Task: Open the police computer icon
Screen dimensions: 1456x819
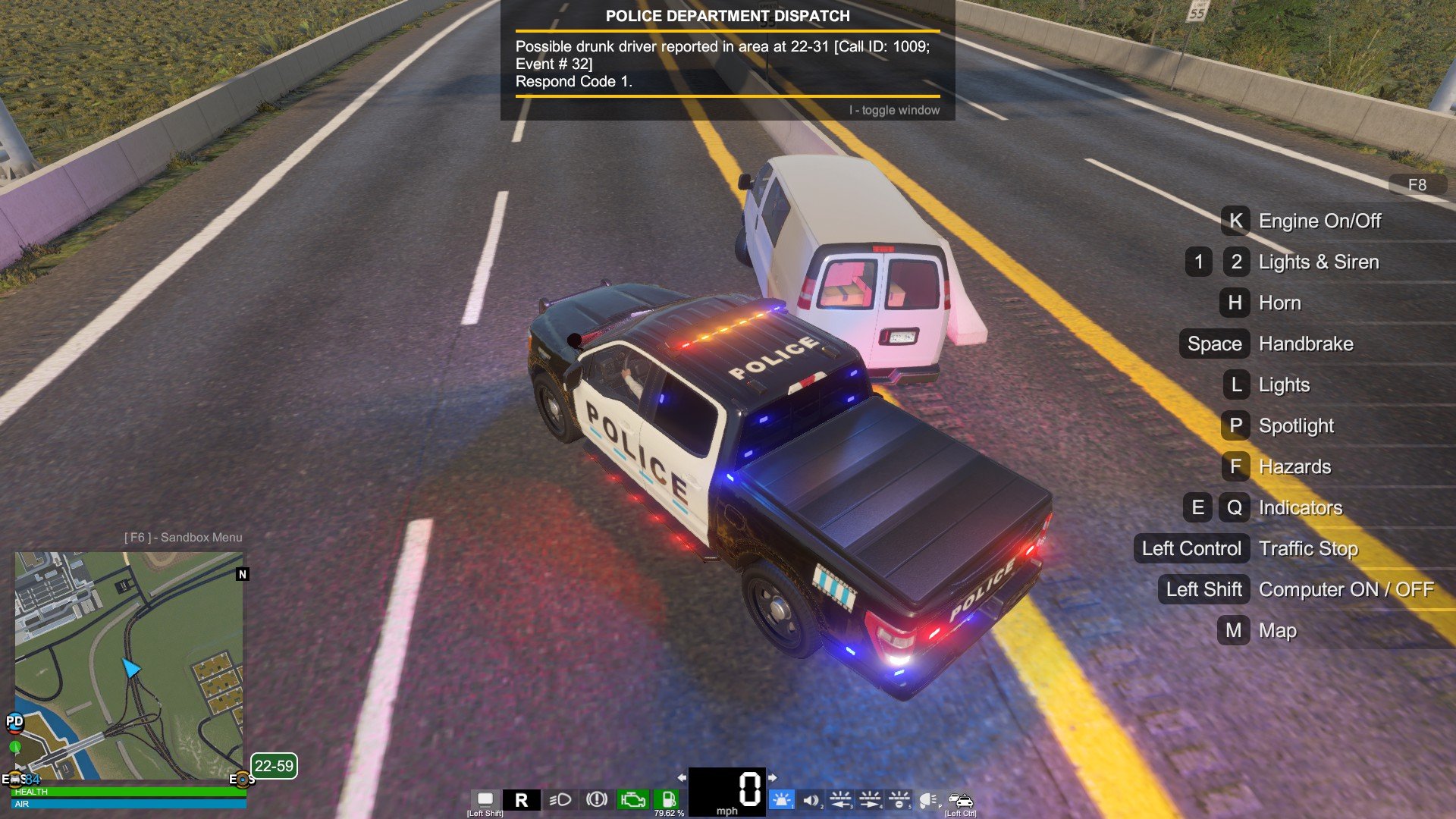Action: coord(485,799)
